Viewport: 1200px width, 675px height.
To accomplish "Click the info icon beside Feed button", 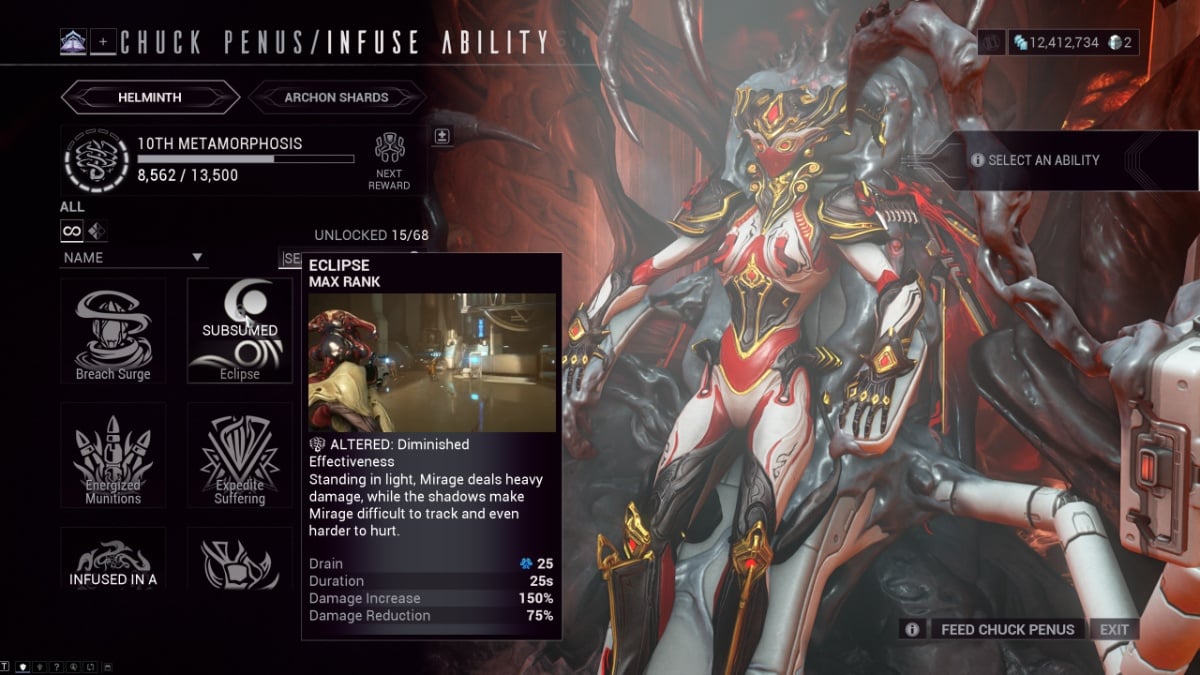I will click(911, 629).
